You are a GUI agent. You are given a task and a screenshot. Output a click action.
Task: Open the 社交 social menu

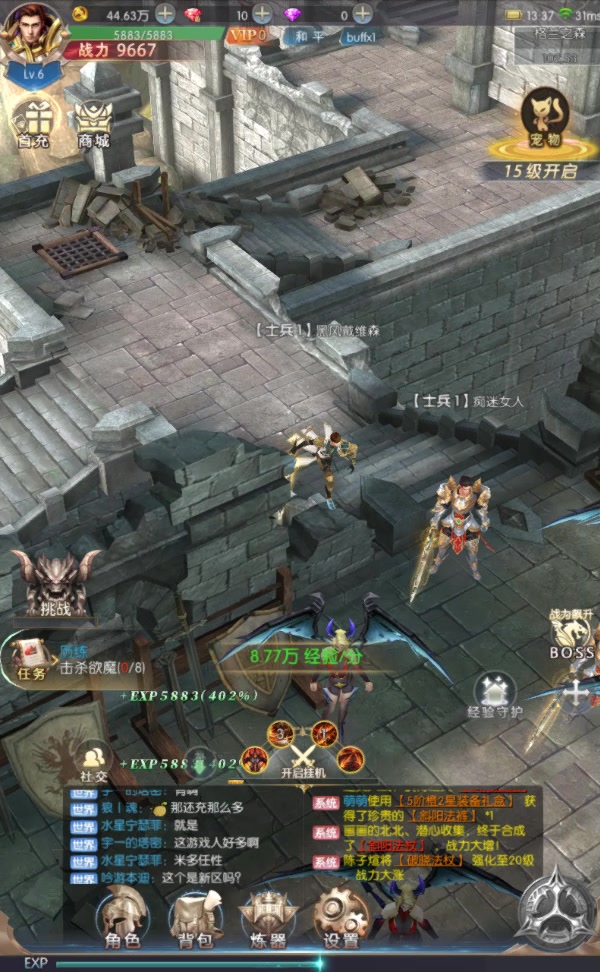[95, 762]
